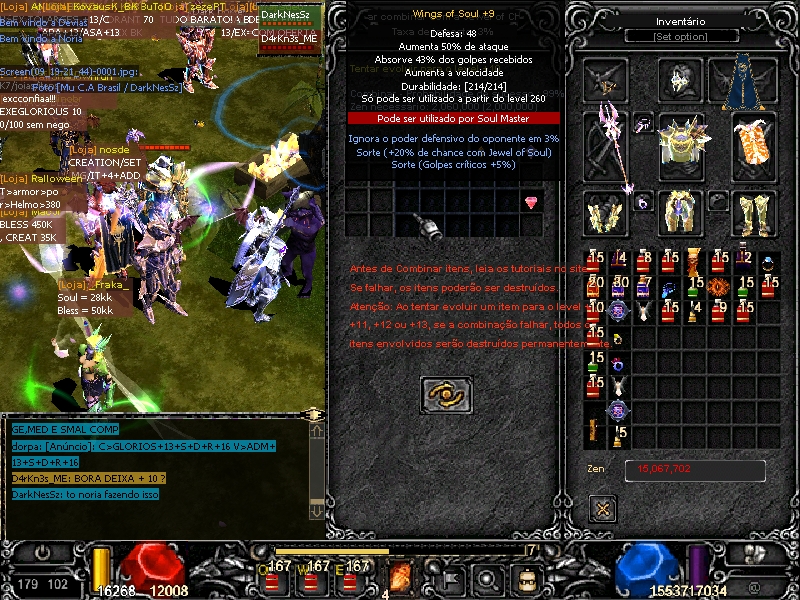This screenshot has height=600, width=800.
Task: Click the chaos combine button
Action: tap(445, 395)
